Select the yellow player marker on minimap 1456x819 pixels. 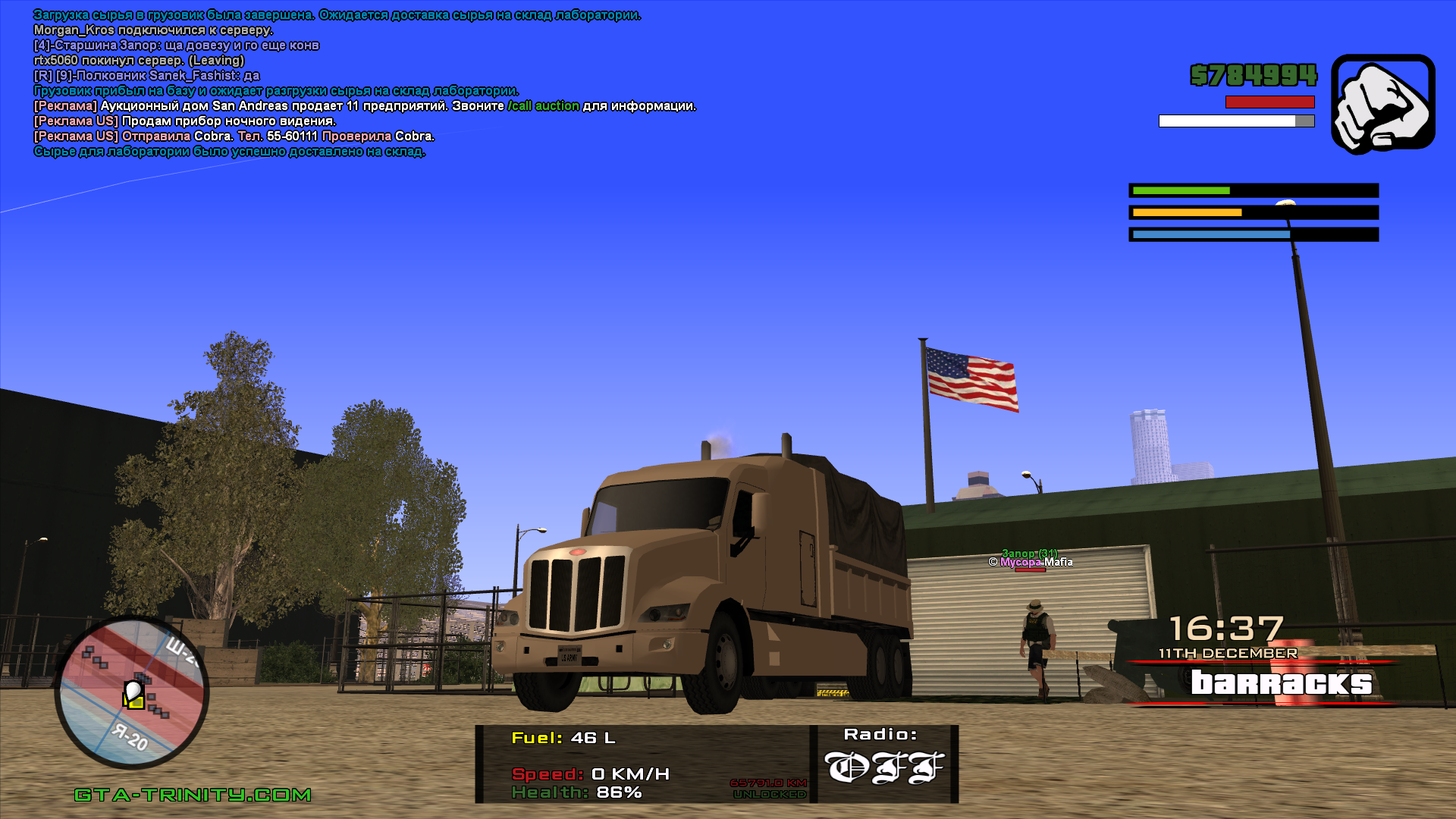click(x=134, y=695)
